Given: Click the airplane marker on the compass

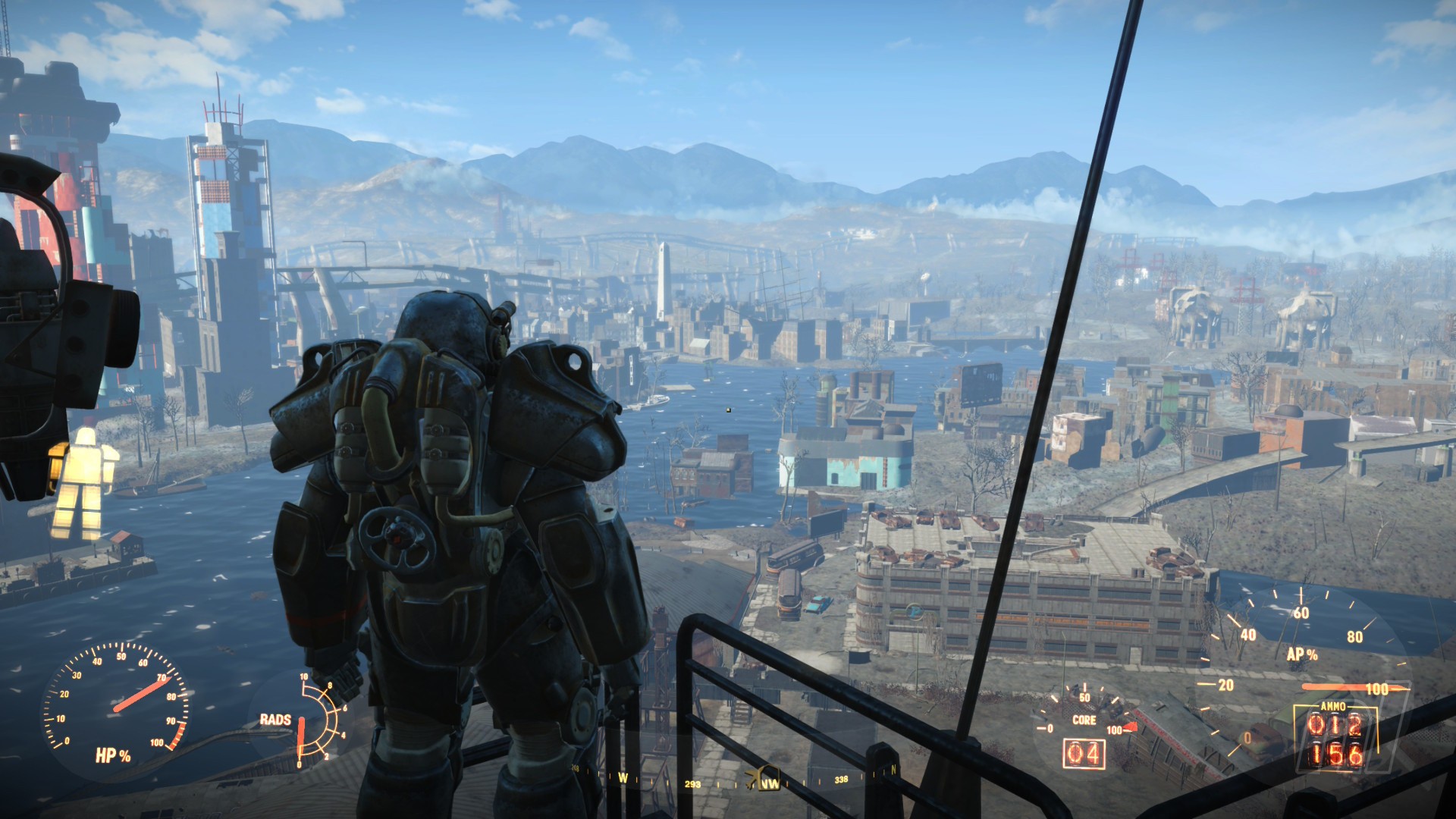Looking at the screenshot, I should click(x=752, y=779).
